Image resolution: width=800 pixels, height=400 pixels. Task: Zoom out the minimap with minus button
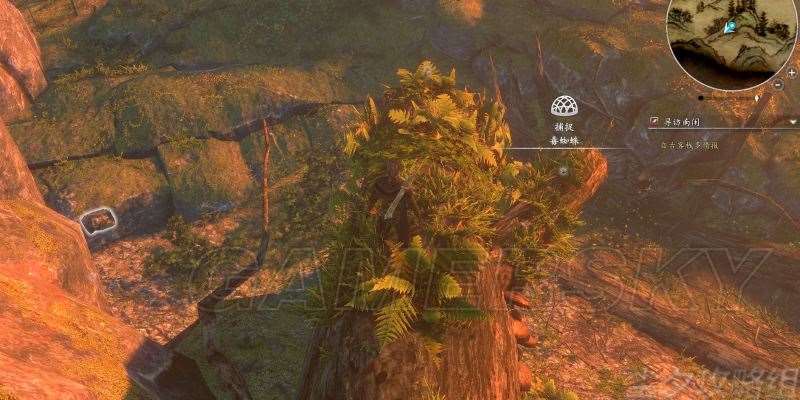(779, 86)
